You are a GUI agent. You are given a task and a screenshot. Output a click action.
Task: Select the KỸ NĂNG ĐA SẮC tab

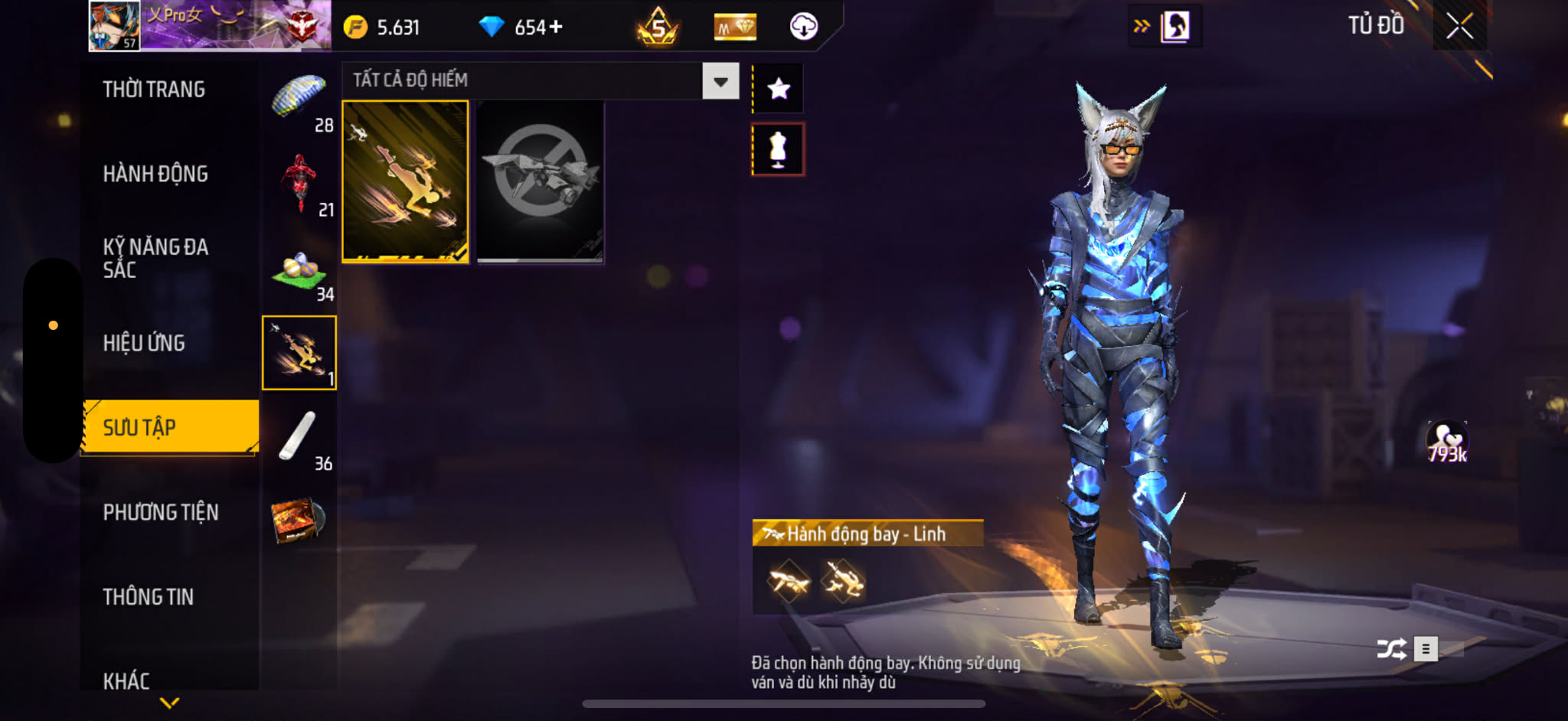[155, 258]
